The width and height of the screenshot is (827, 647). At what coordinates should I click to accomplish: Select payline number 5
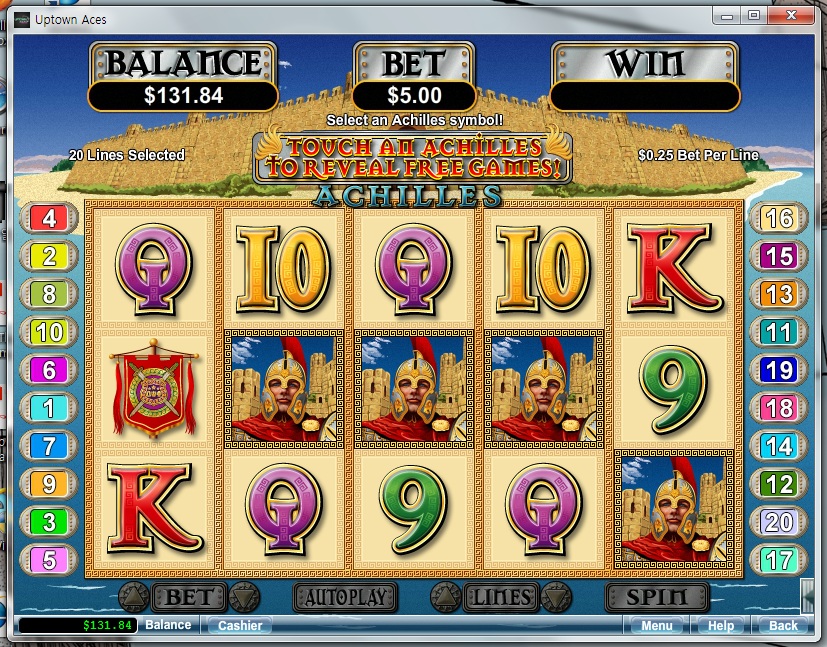click(48, 559)
